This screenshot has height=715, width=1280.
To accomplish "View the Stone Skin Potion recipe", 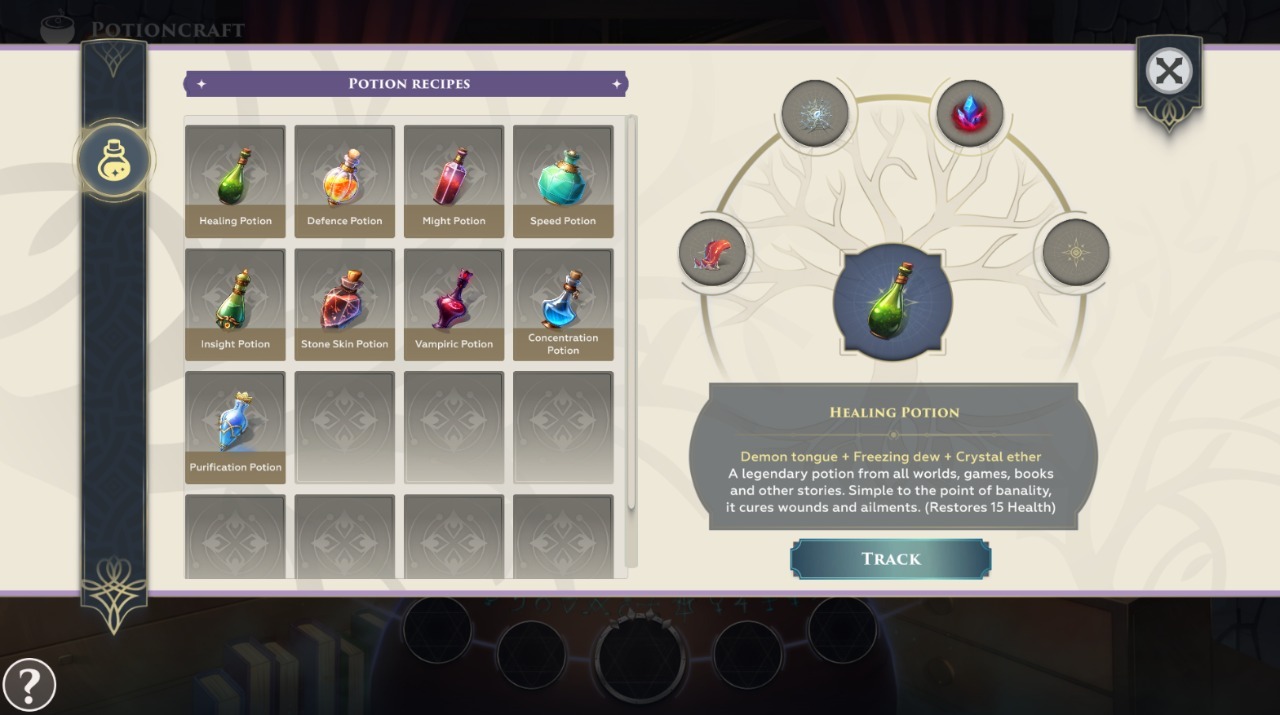I will coord(344,304).
